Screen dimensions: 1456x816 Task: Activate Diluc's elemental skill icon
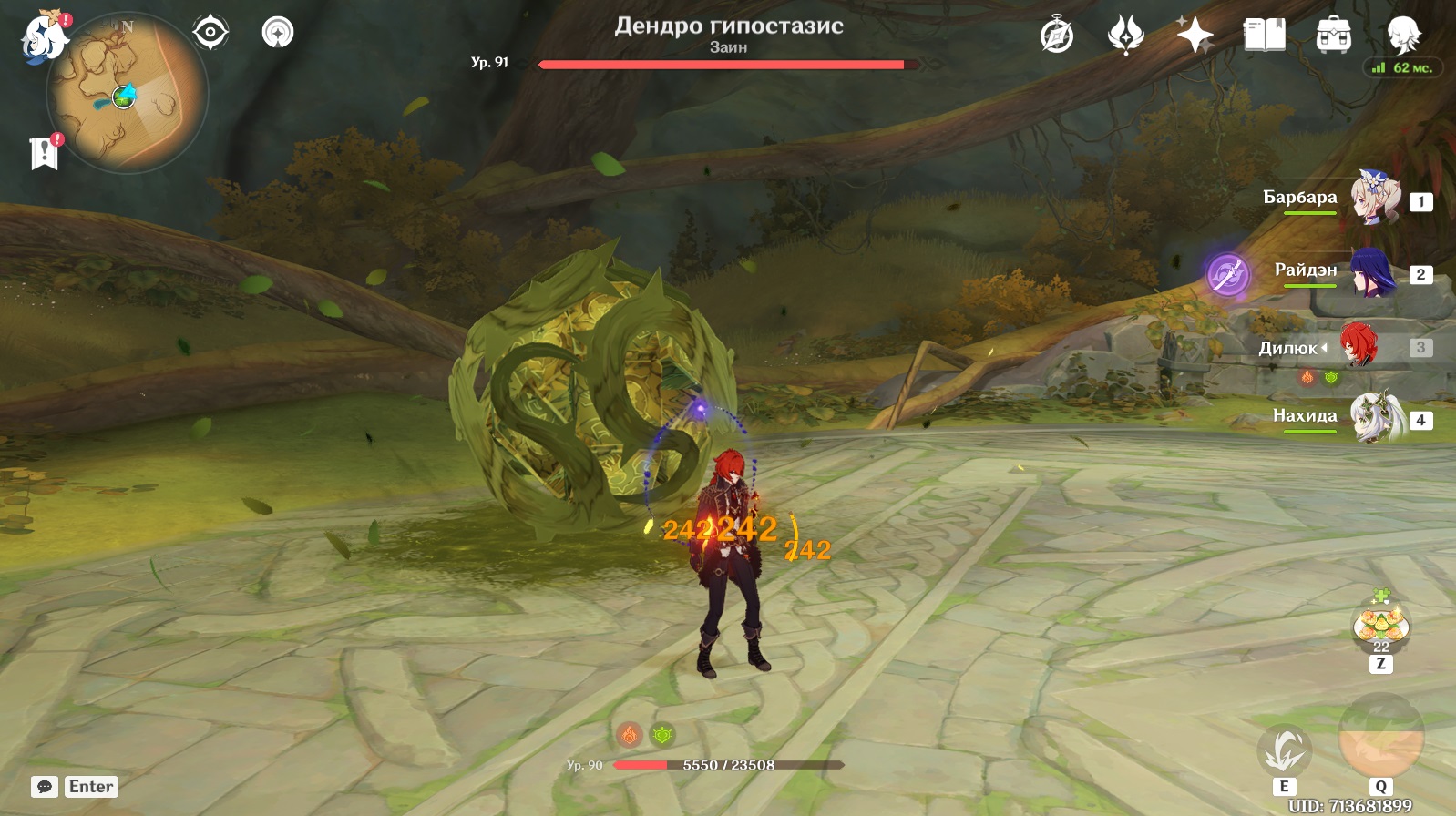point(1285,750)
